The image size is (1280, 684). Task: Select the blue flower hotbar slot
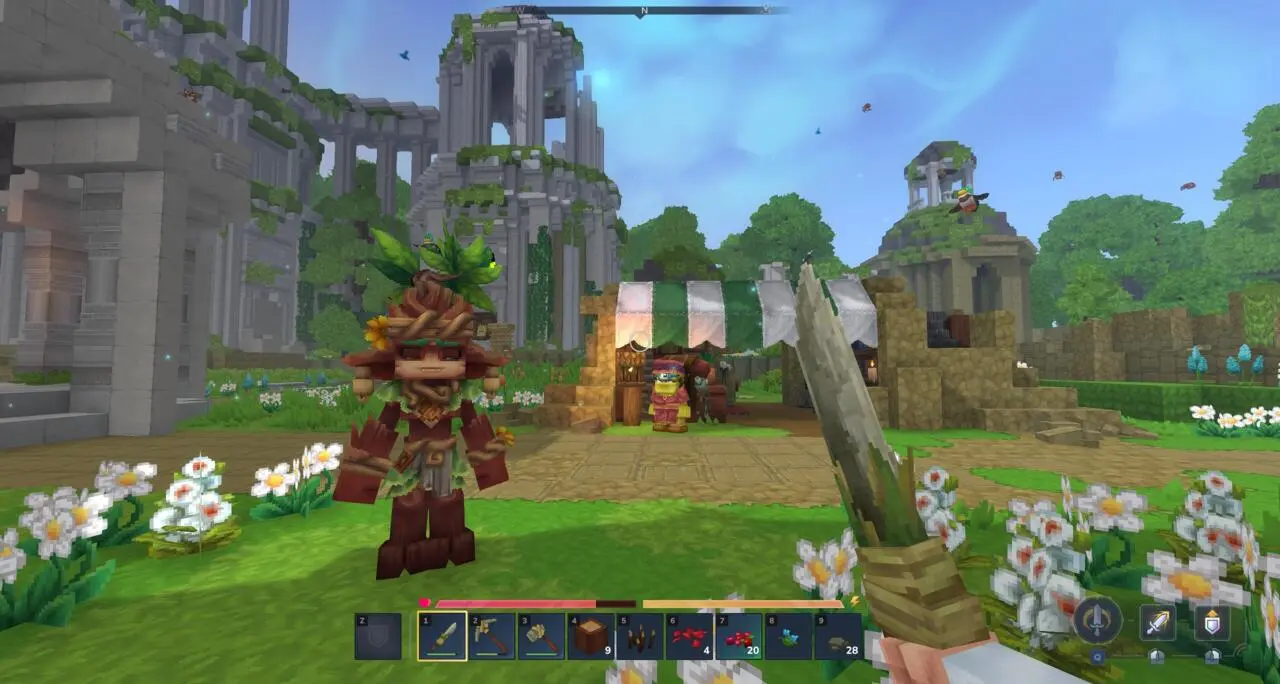788,636
